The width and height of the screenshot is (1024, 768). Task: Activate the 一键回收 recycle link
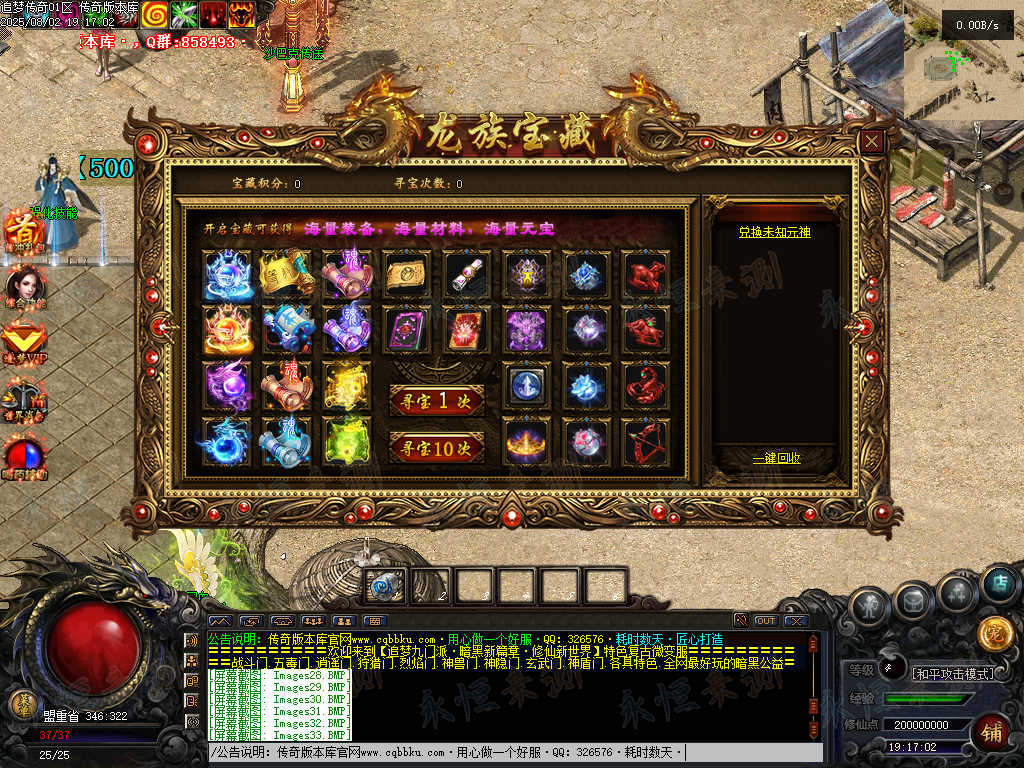click(x=776, y=458)
